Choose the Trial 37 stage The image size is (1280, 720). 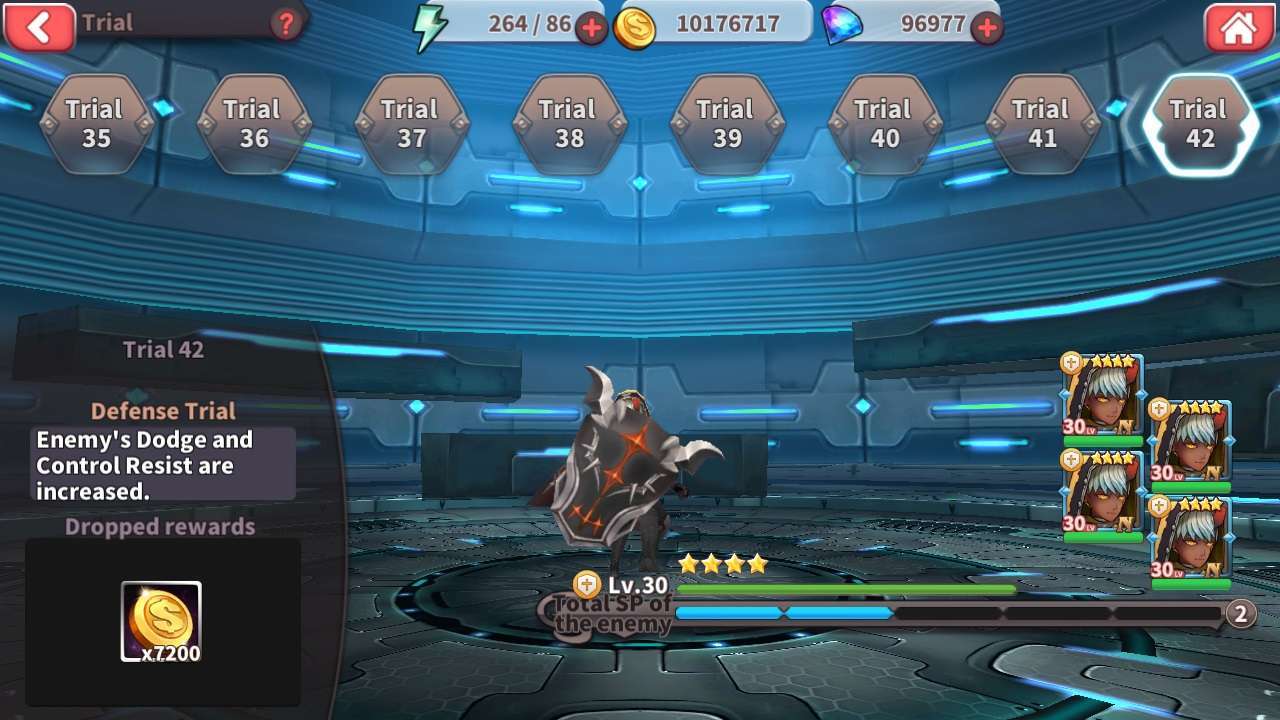click(x=411, y=124)
